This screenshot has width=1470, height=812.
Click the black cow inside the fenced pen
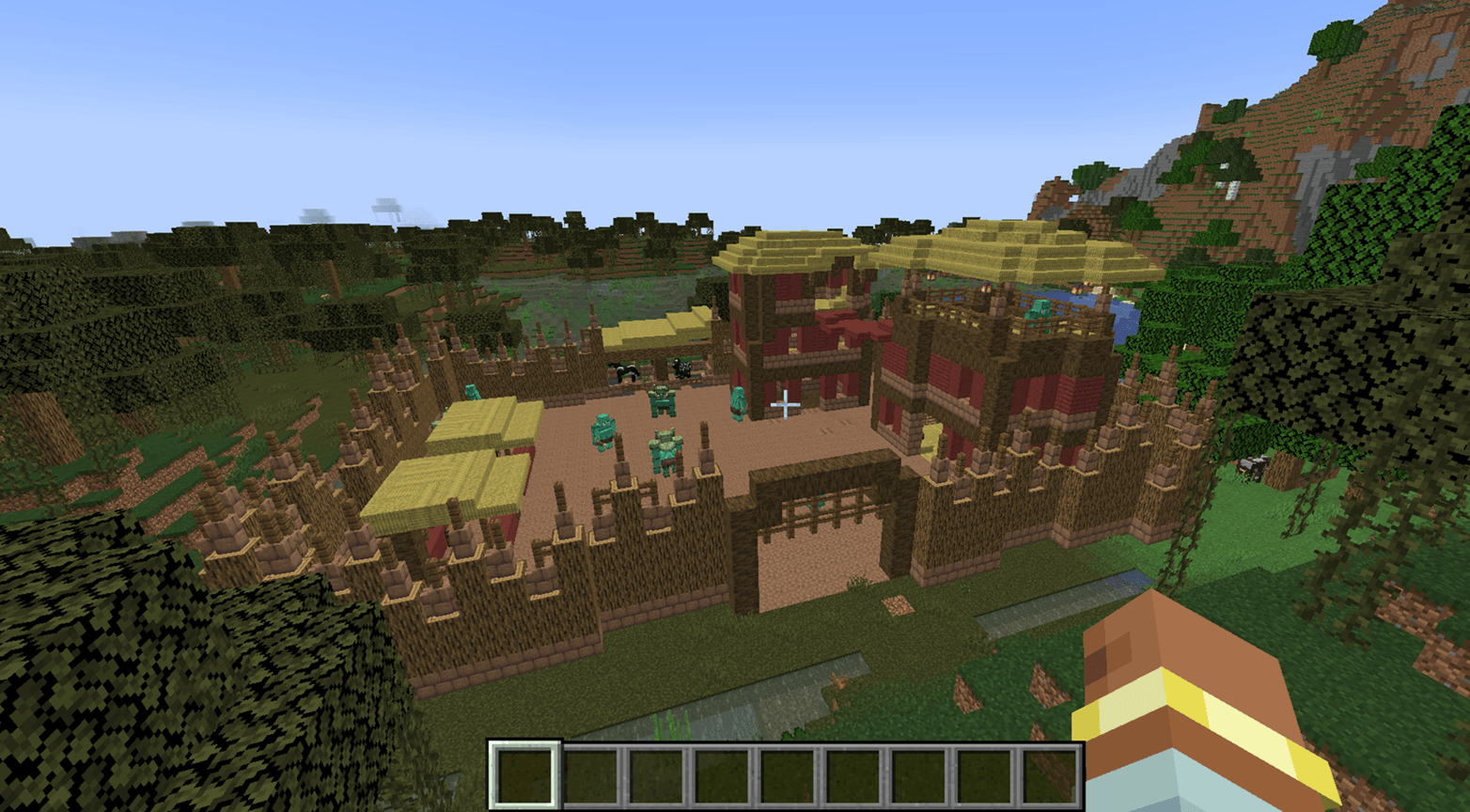pos(625,370)
